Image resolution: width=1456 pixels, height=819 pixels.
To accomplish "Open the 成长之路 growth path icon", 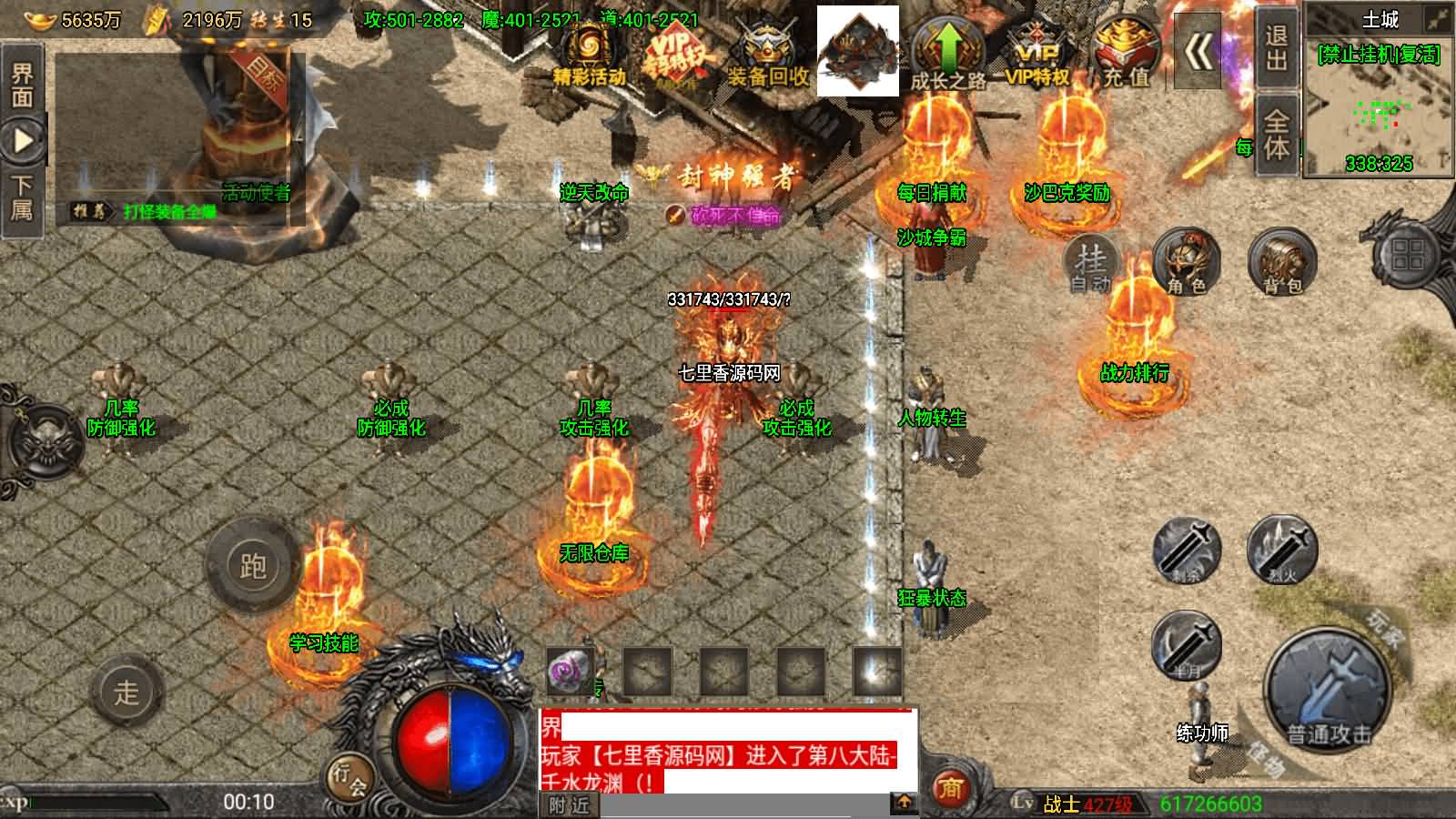I will pyautogui.click(x=948, y=53).
